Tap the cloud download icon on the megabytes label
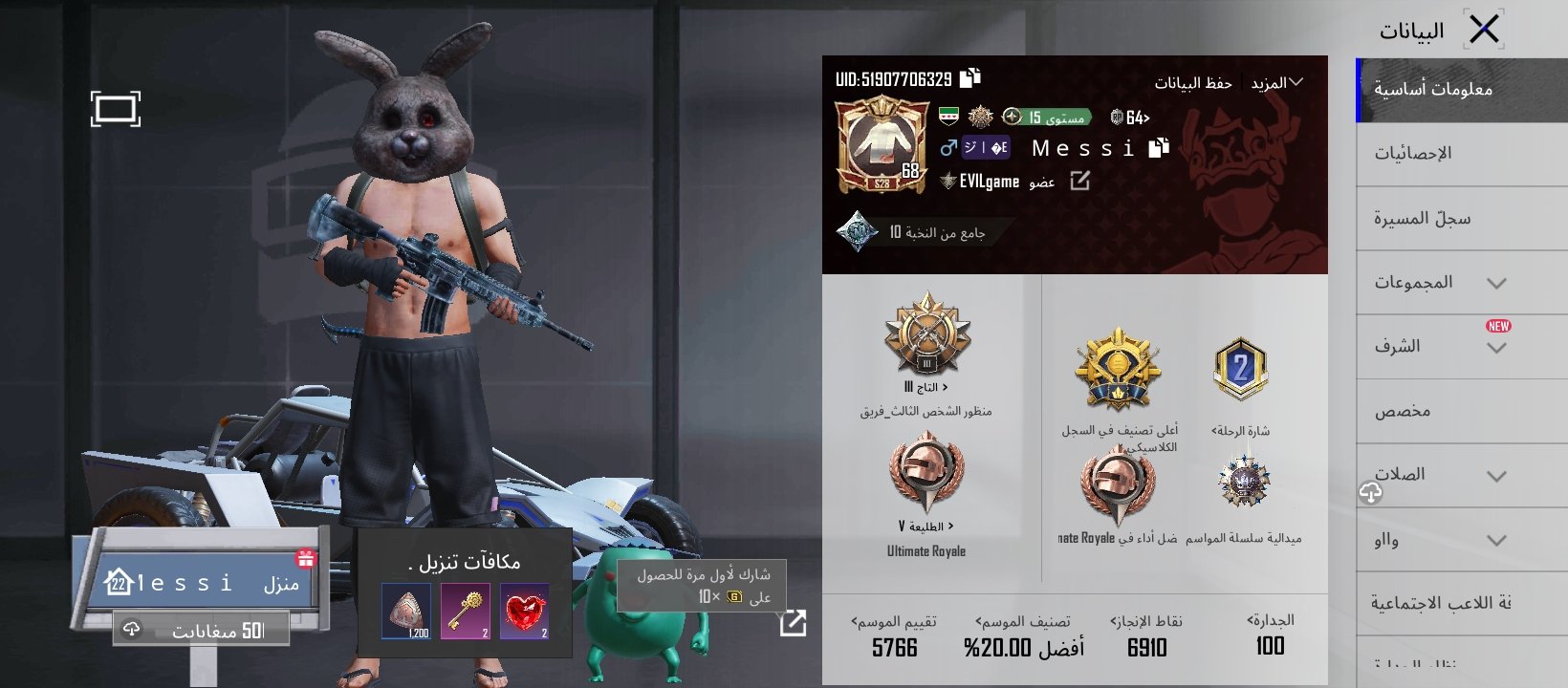 click(x=132, y=628)
